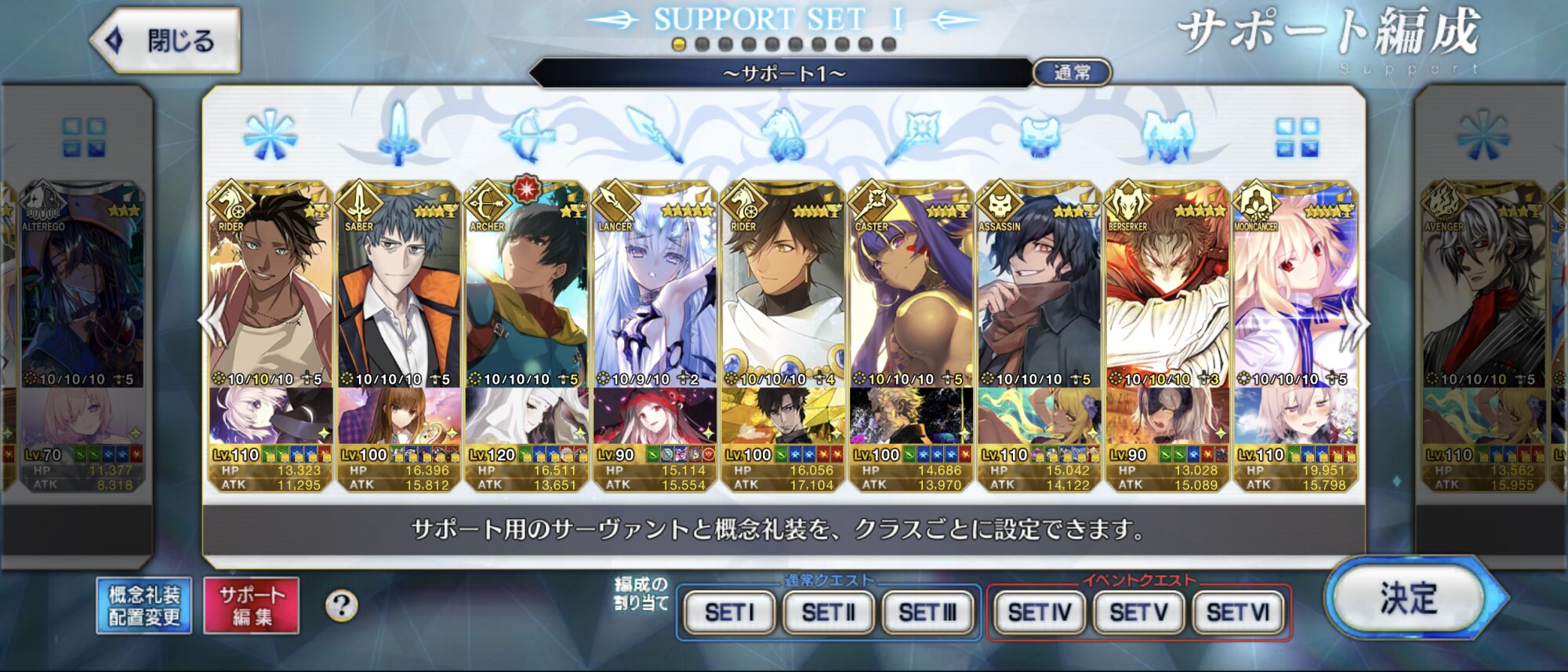
Task: Confirm the formation with 決定 button
Action: (1409, 599)
